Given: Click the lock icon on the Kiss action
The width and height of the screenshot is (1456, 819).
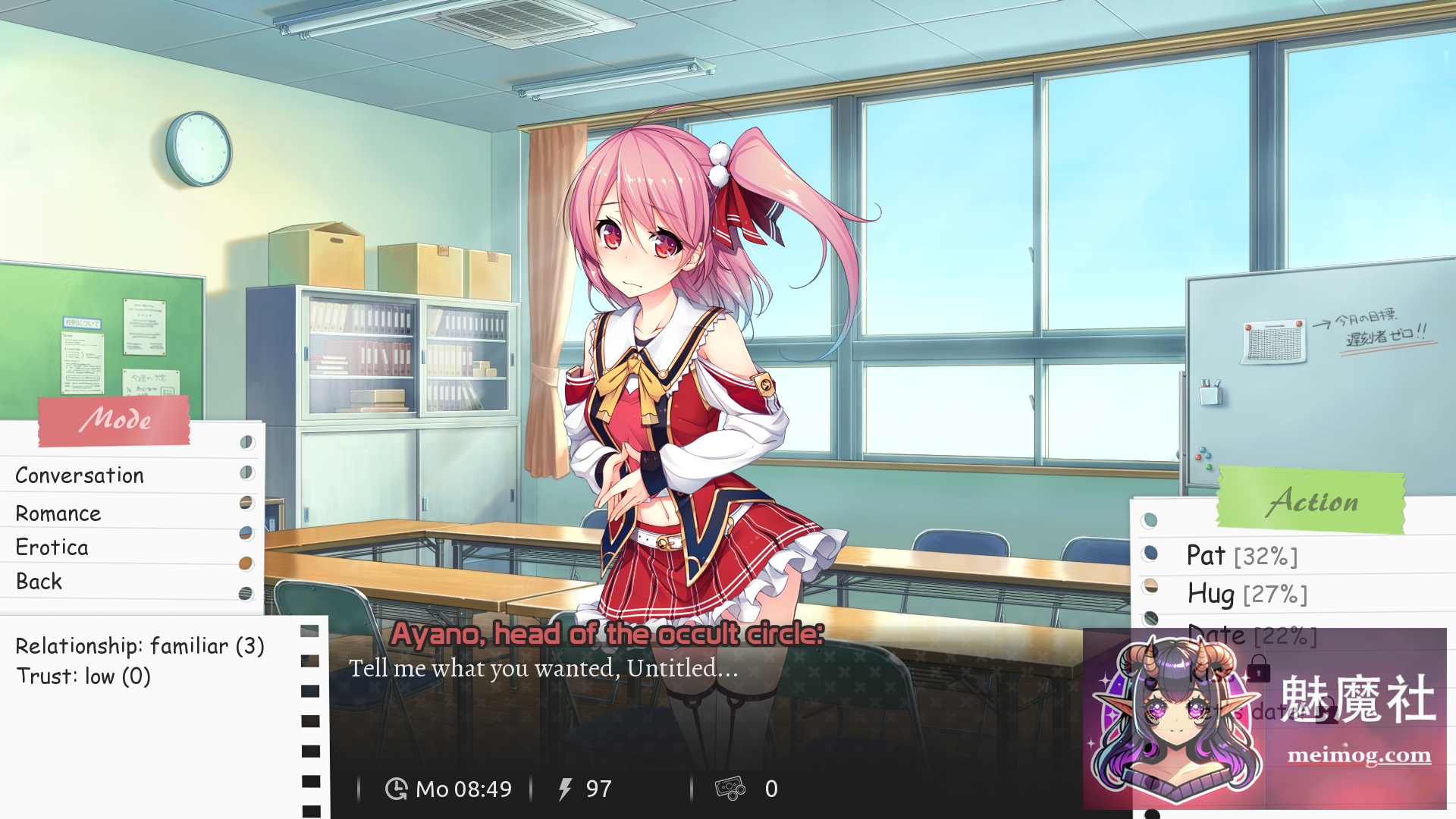Looking at the screenshot, I should (x=1260, y=669).
